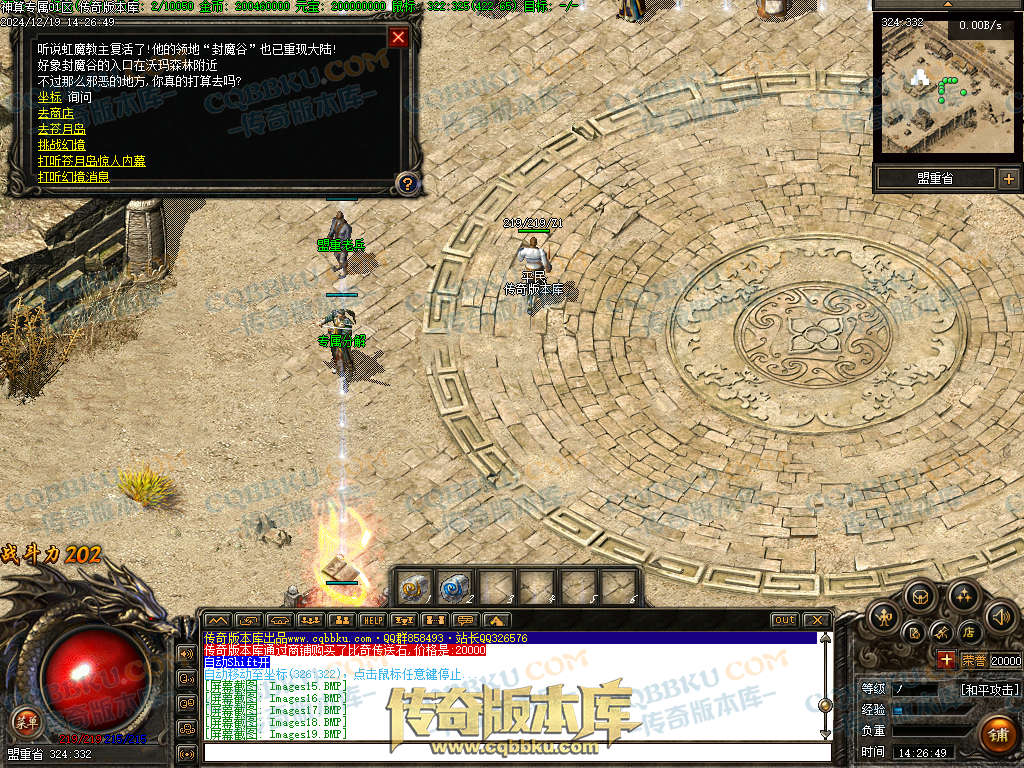This screenshot has width=1024, height=768.
Task: Close the NPC dialogue window
Action: [398, 38]
